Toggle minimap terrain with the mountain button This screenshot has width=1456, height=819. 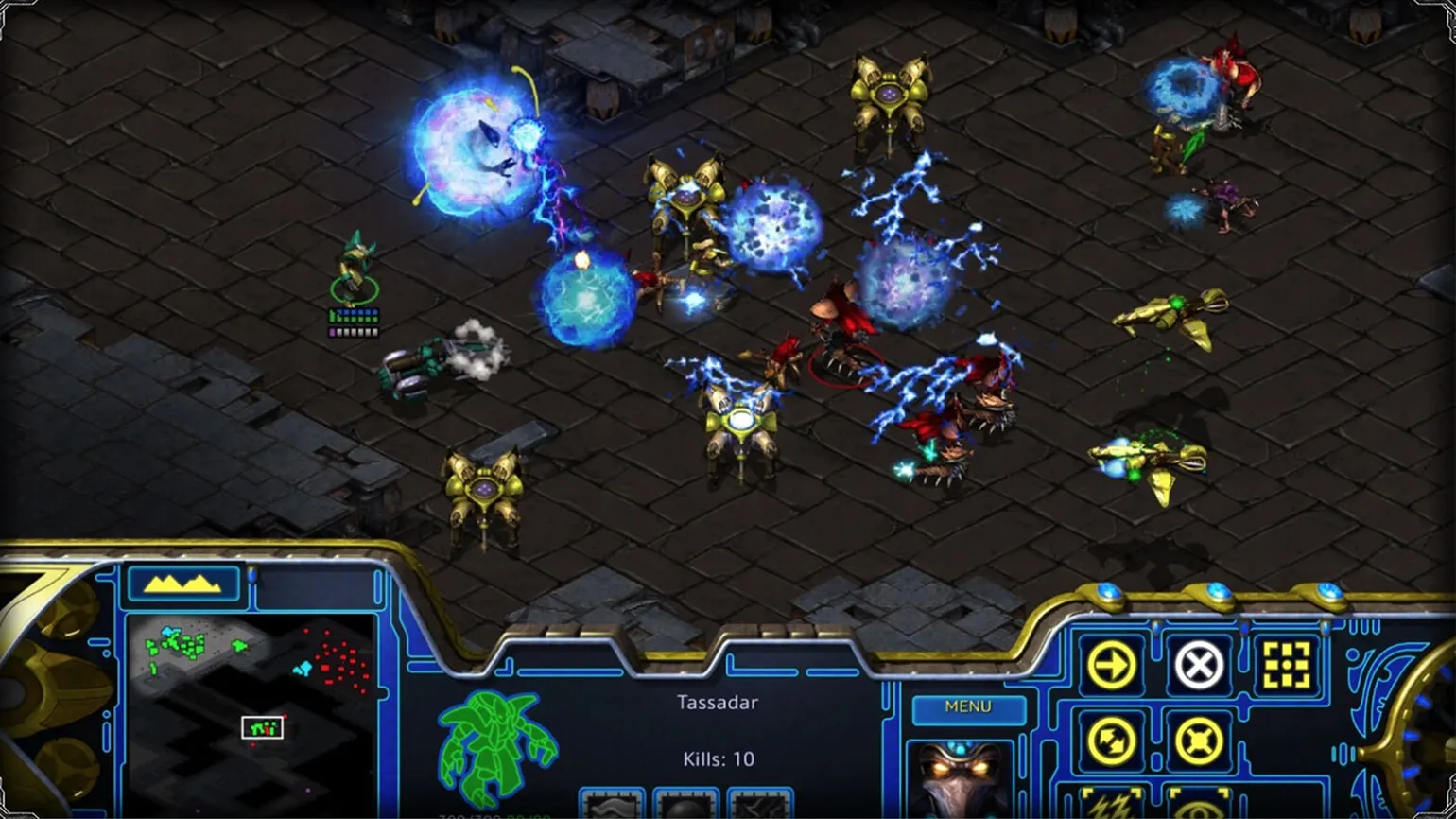[182, 584]
